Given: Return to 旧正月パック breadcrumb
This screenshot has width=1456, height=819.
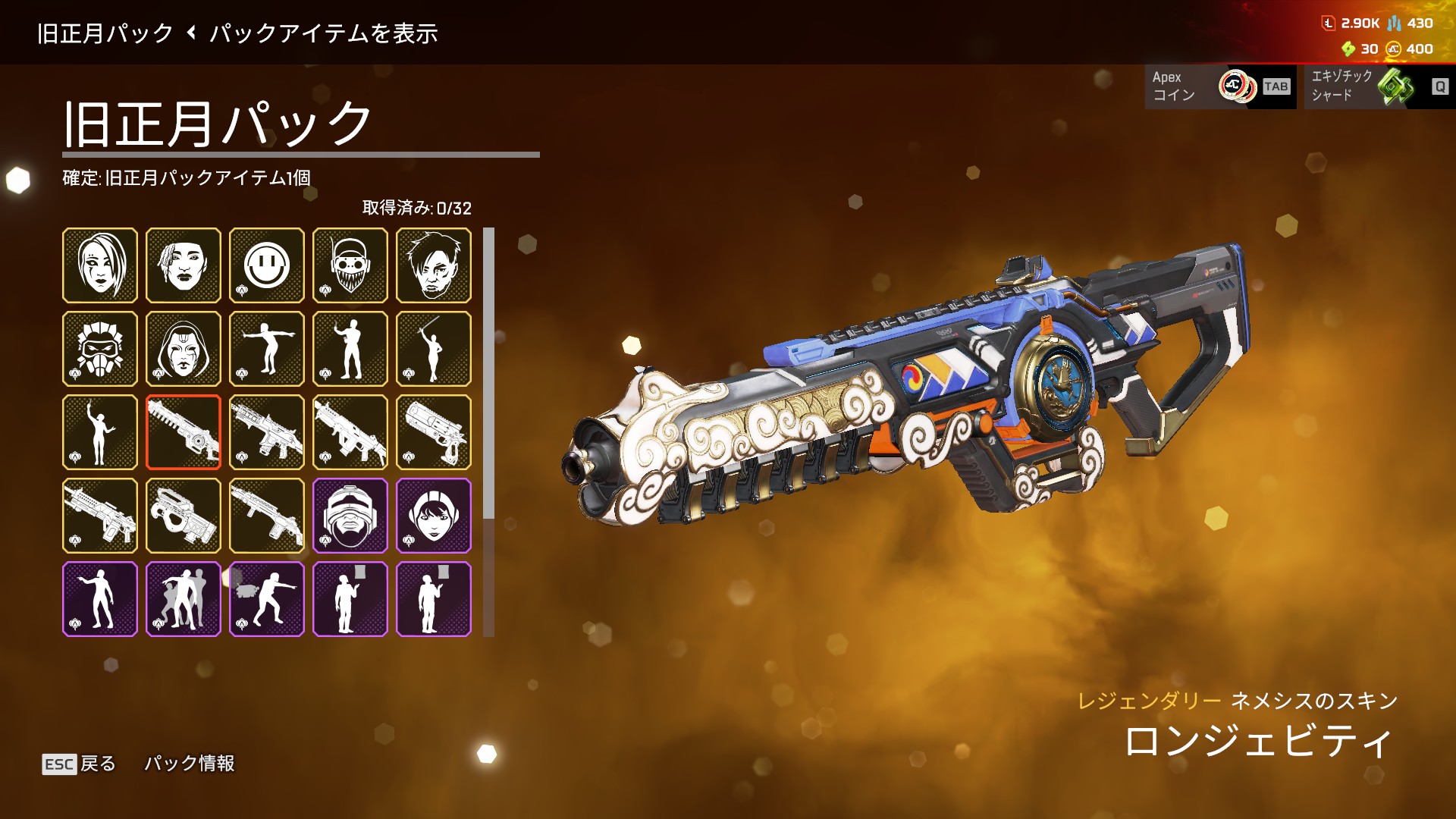Looking at the screenshot, I should click(105, 33).
